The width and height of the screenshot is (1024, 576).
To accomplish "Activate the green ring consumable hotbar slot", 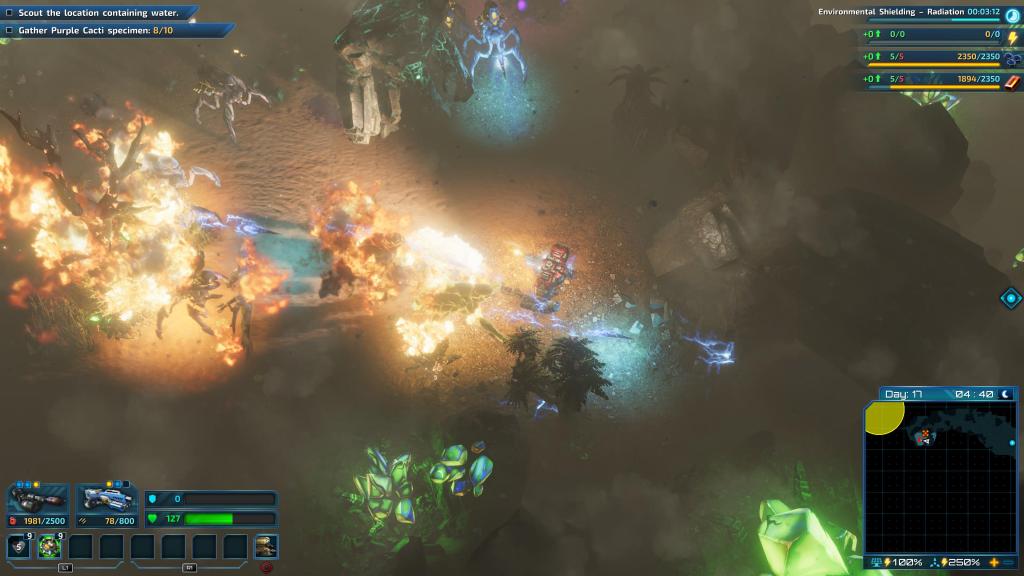I will point(50,546).
